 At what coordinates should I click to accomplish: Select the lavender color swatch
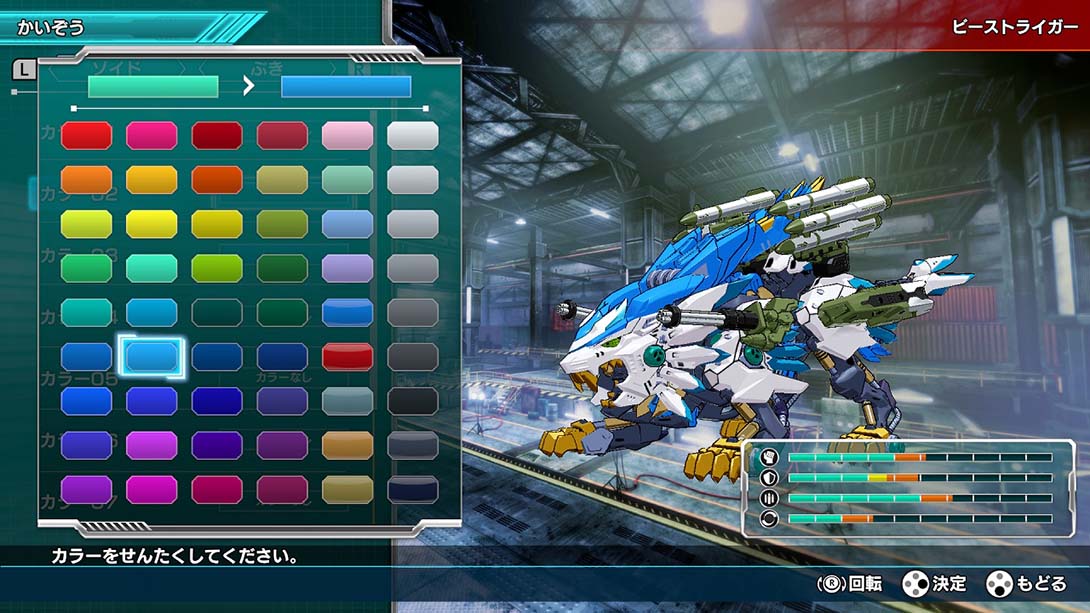tap(347, 268)
